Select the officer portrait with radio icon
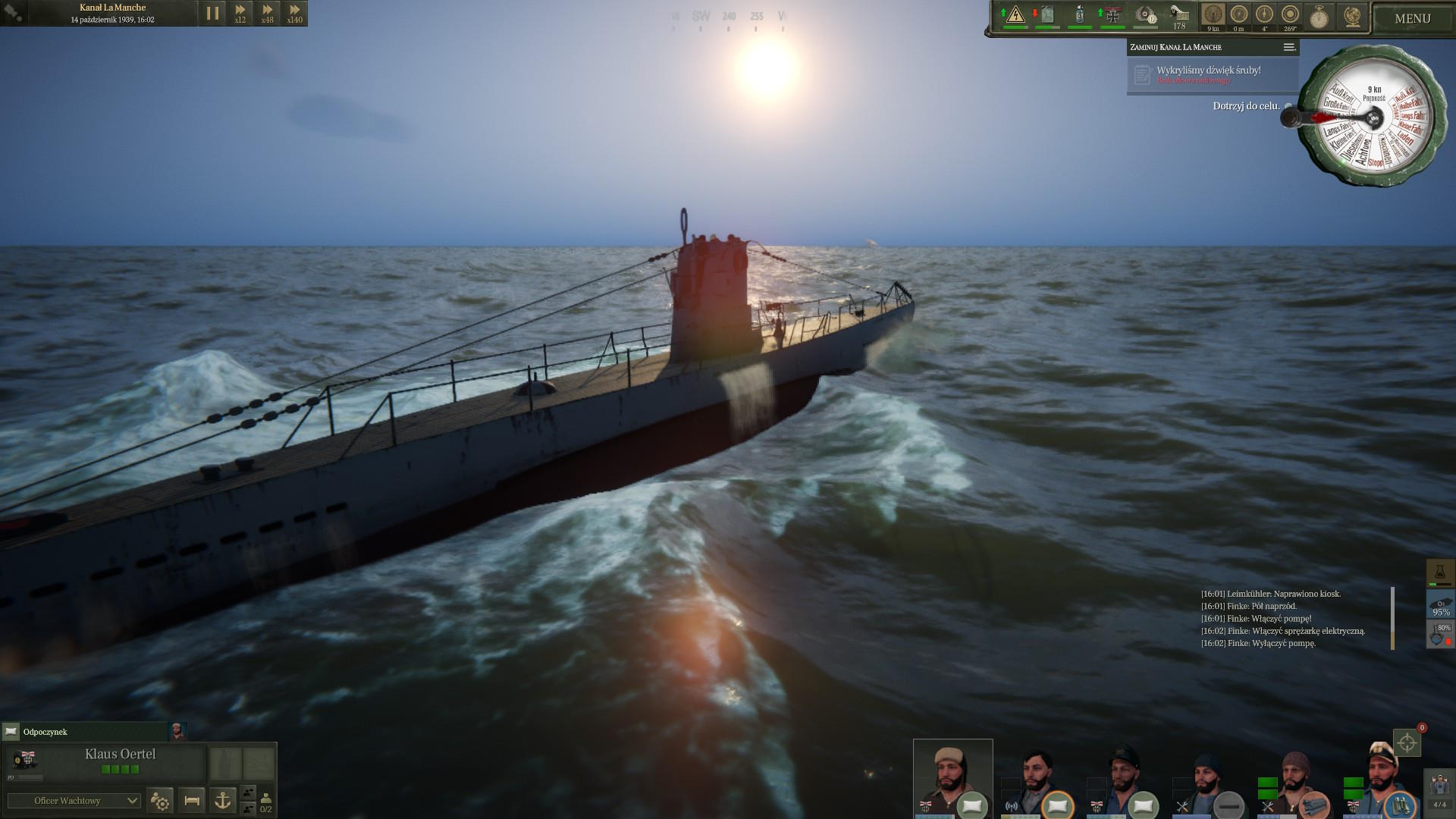Image resolution: width=1456 pixels, height=819 pixels. [1036, 781]
